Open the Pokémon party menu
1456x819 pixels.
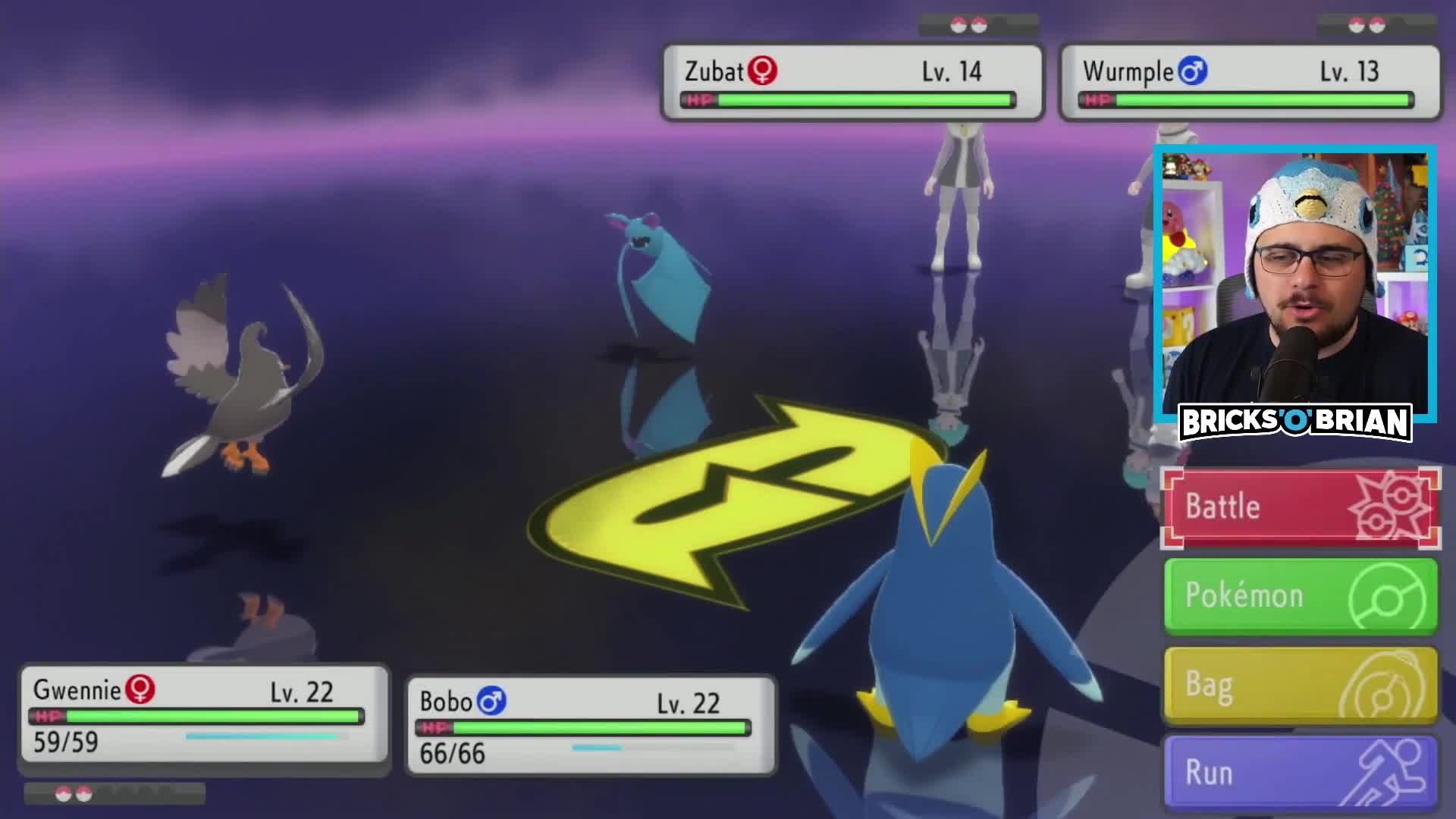click(1299, 596)
